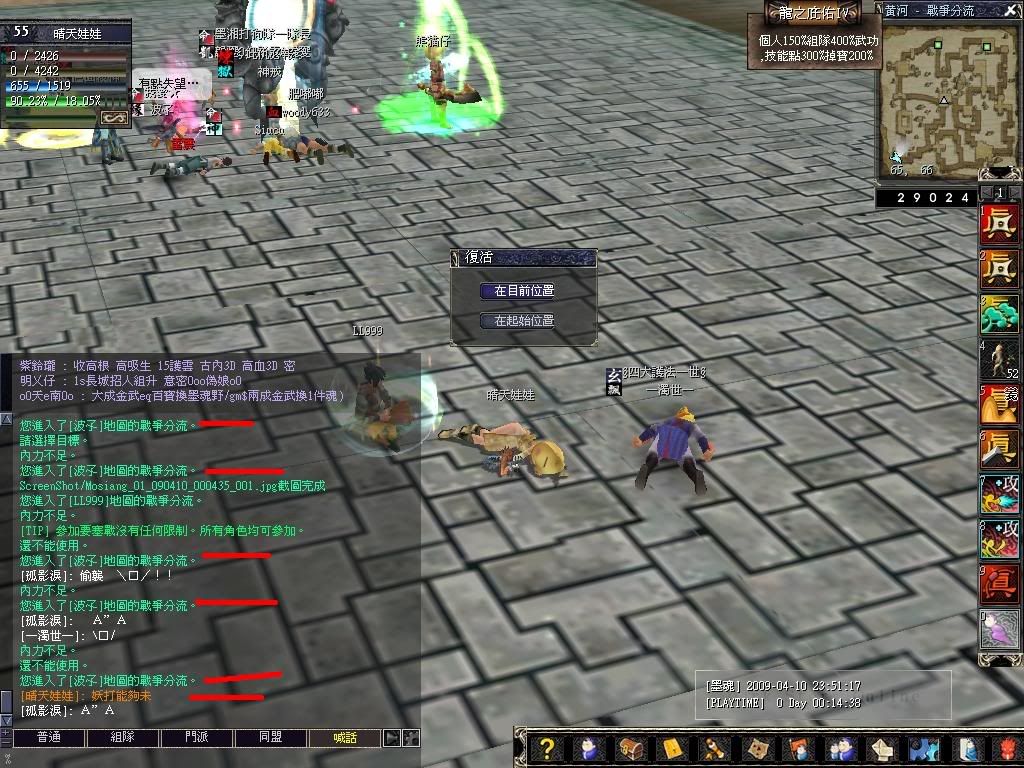
Task: Activate the green cloud skill in slot 3
Action: point(999,314)
